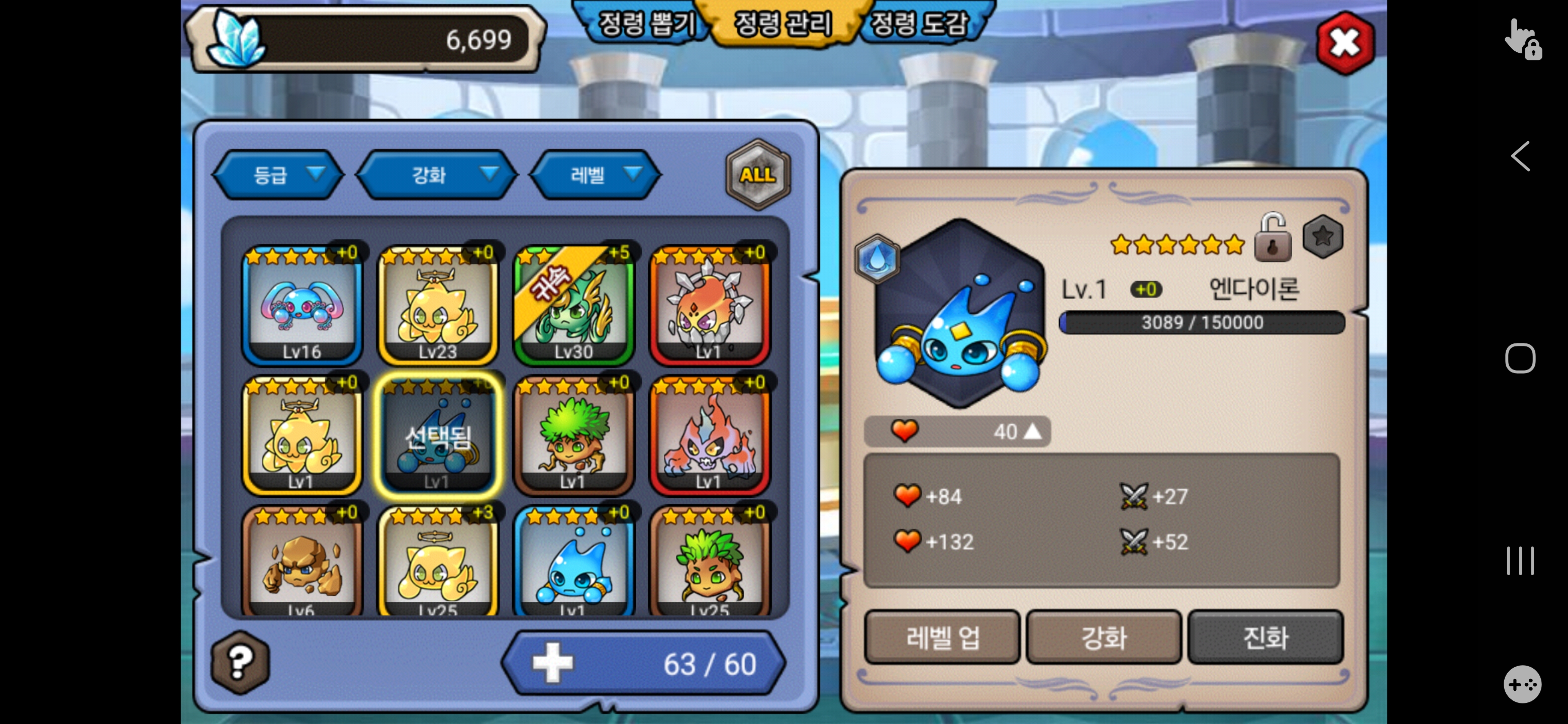Select the Lv16 pink-blue spider spirit
The image size is (1568, 724).
(x=302, y=305)
